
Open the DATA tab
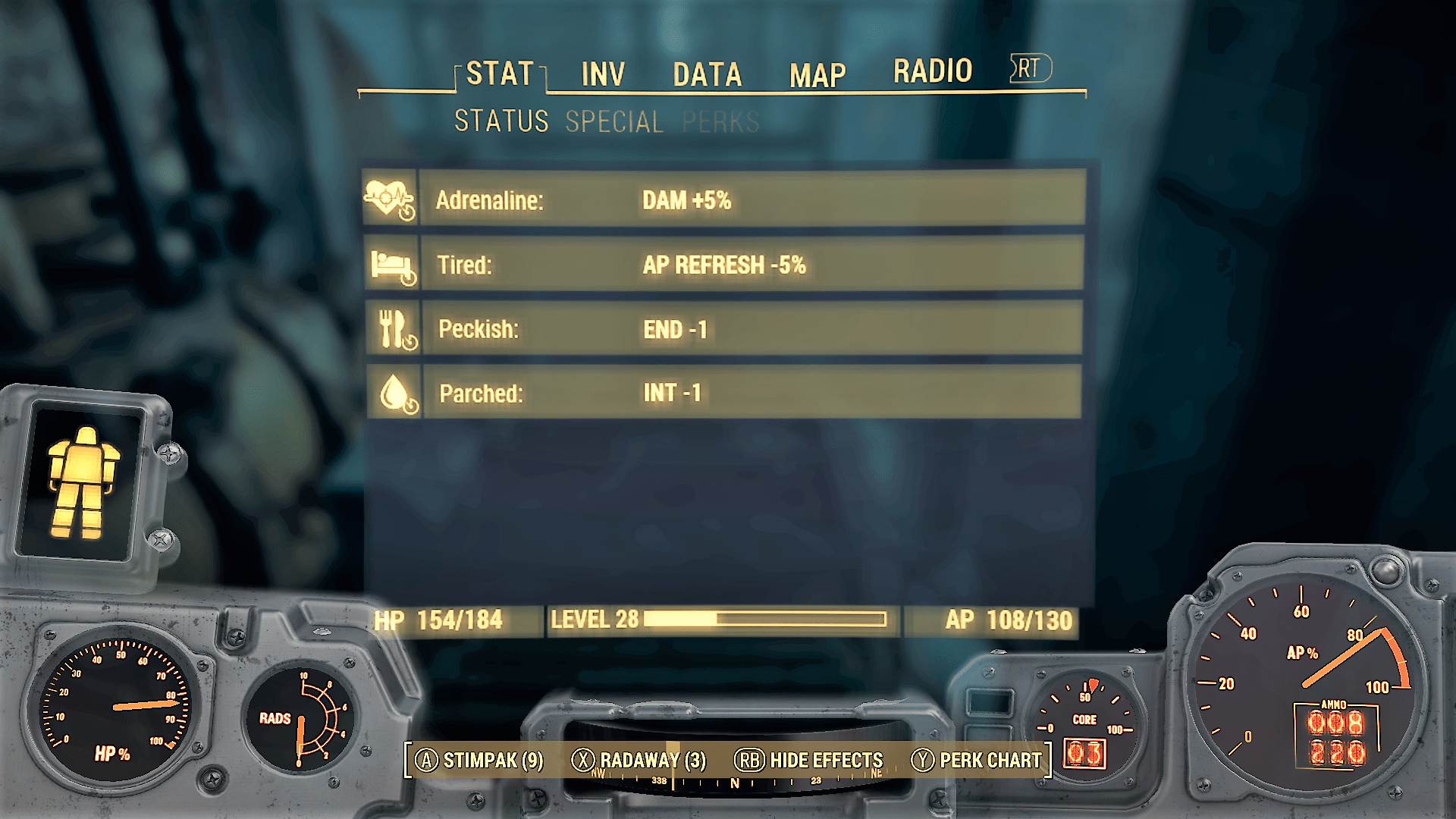[x=707, y=74]
